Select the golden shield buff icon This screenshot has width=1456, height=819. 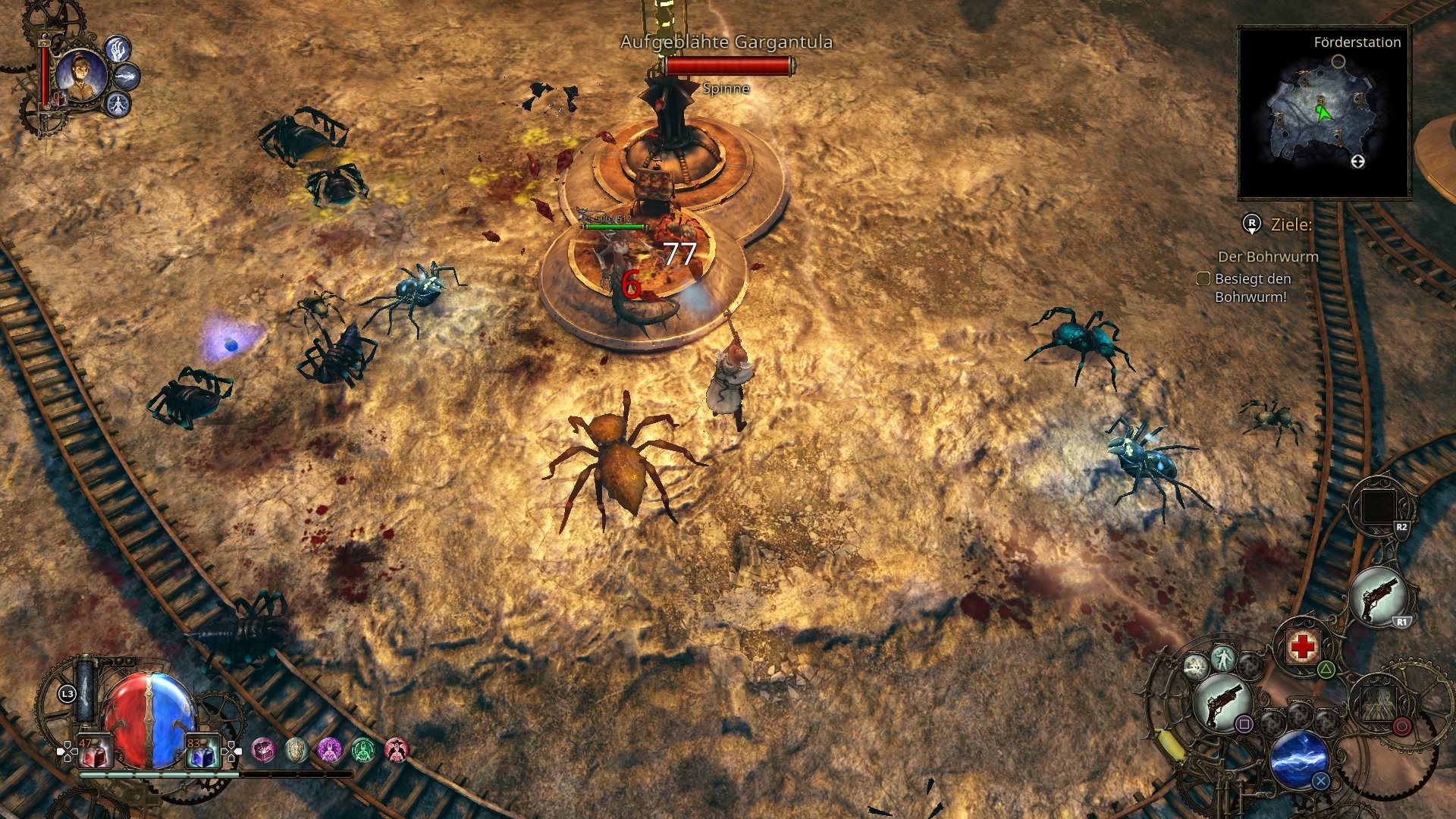click(296, 751)
